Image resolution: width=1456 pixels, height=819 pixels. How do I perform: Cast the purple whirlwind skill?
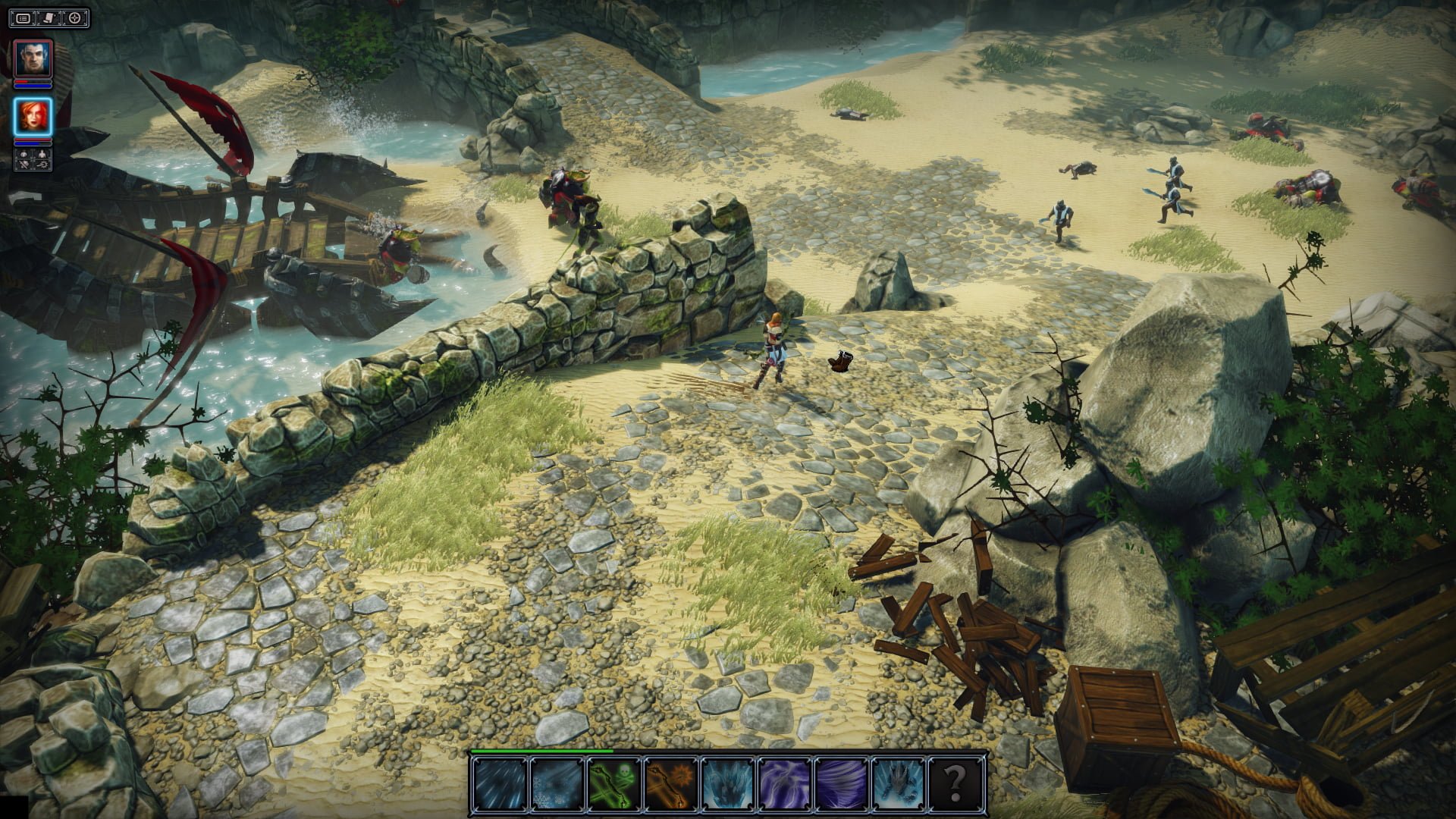(x=841, y=784)
